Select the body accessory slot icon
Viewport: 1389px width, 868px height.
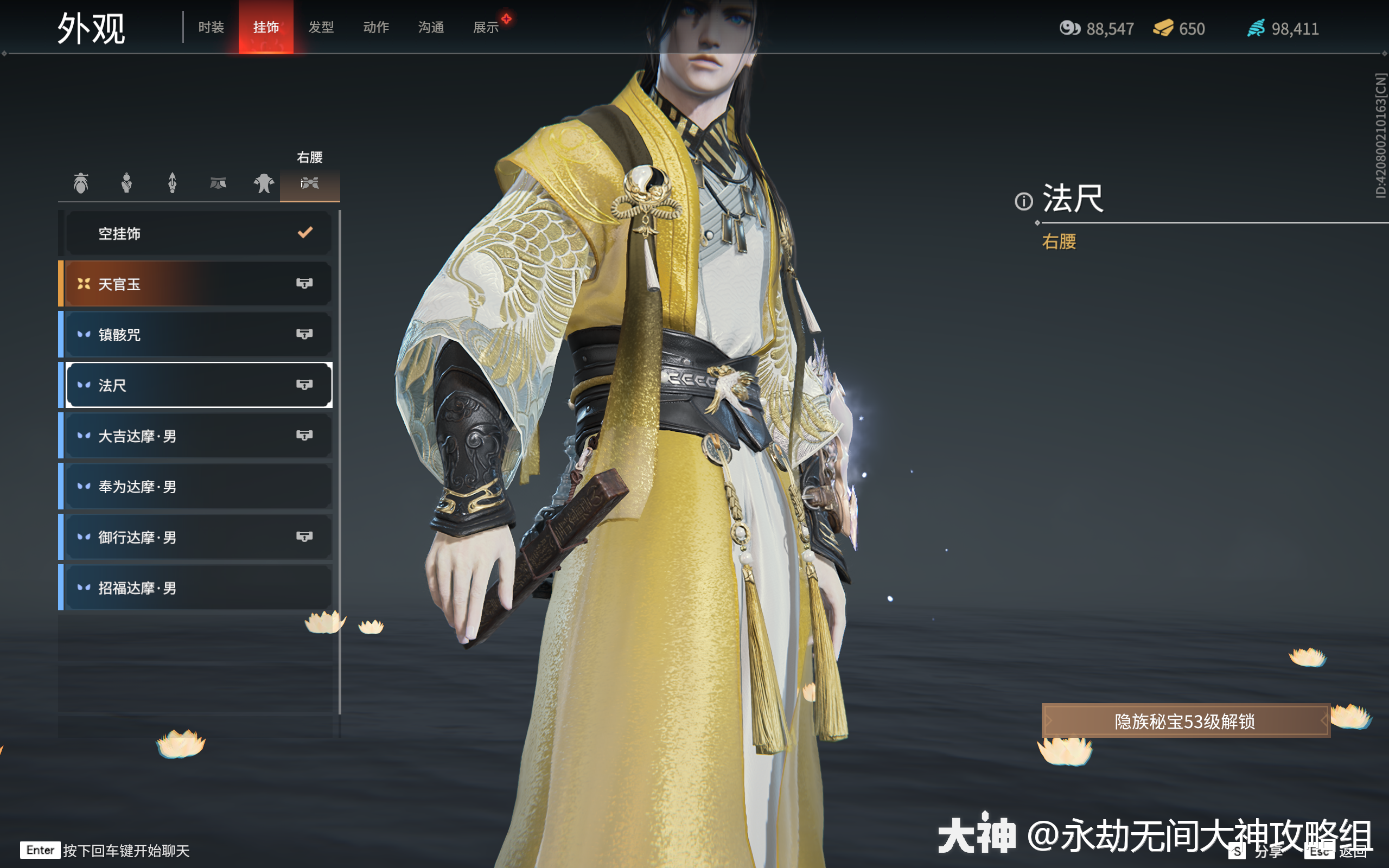(127, 183)
